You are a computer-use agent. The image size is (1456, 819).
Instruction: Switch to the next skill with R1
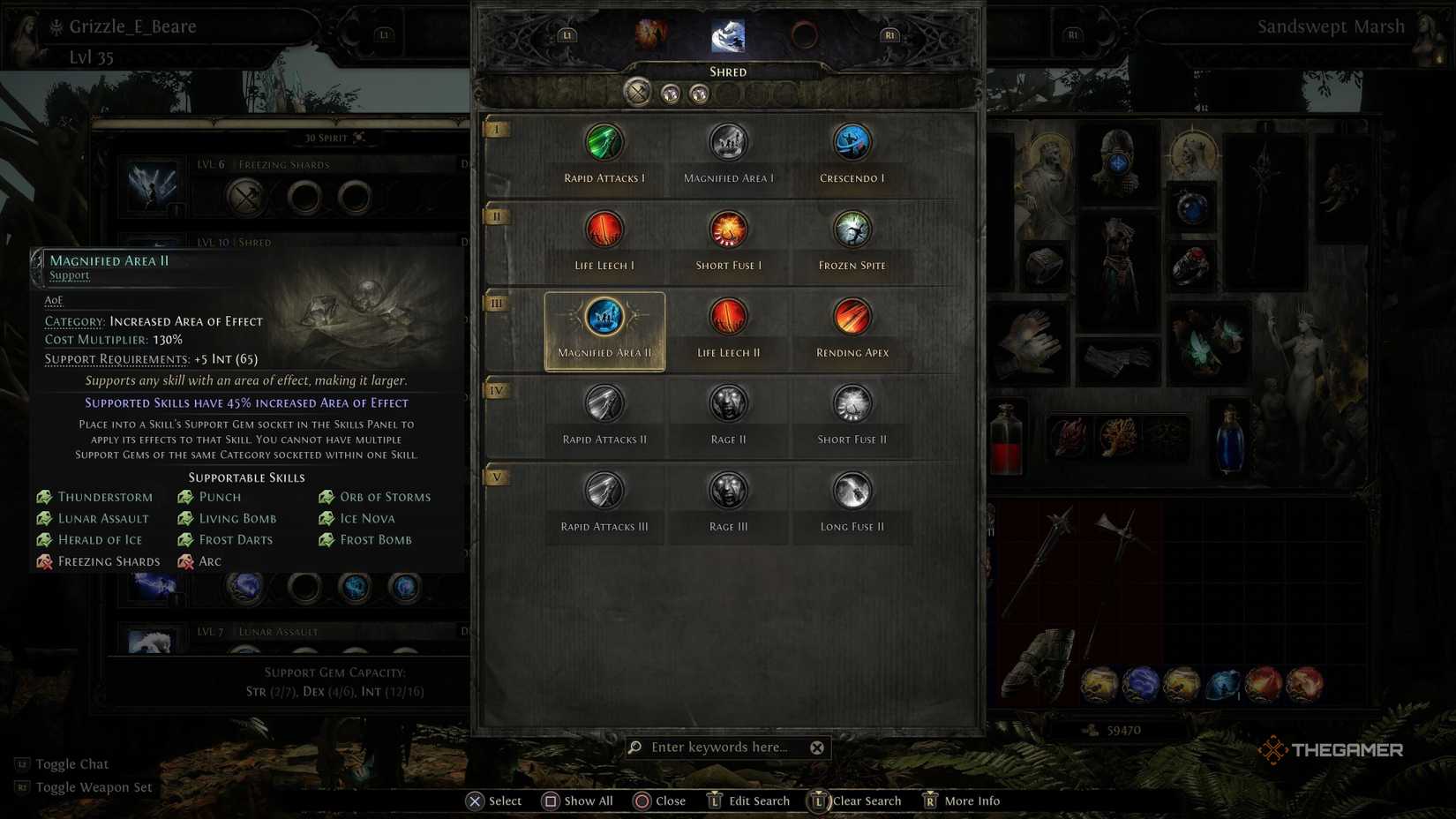point(889,34)
